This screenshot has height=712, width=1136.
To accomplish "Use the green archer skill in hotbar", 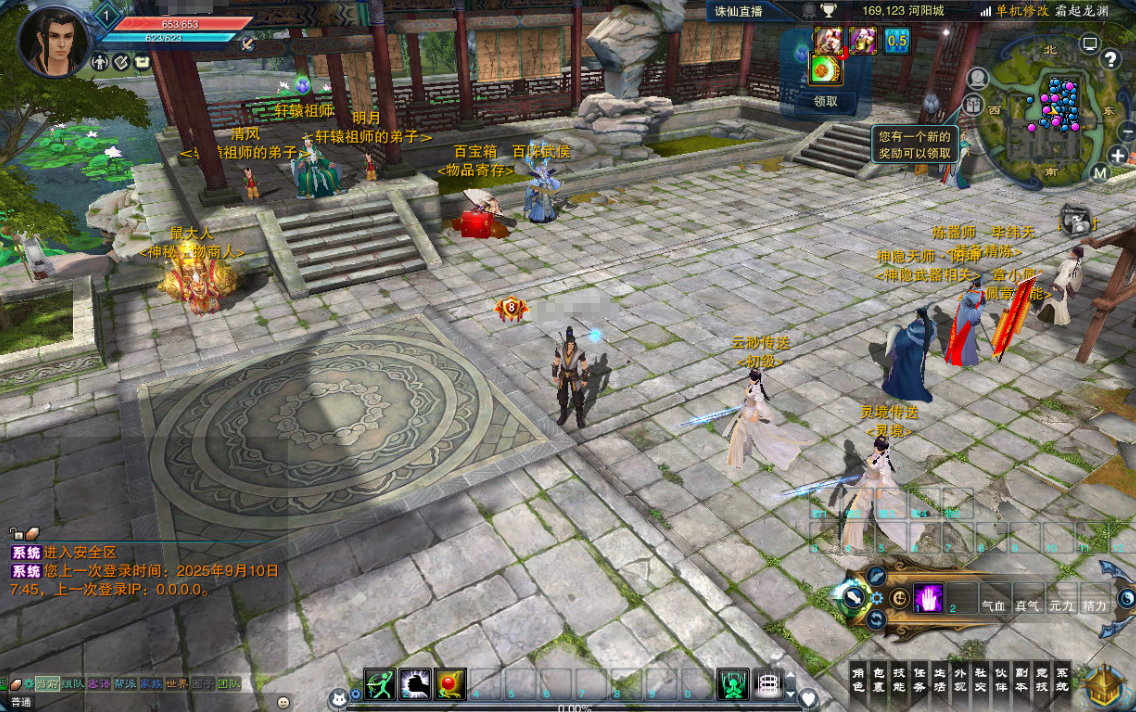I will click(x=379, y=684).
